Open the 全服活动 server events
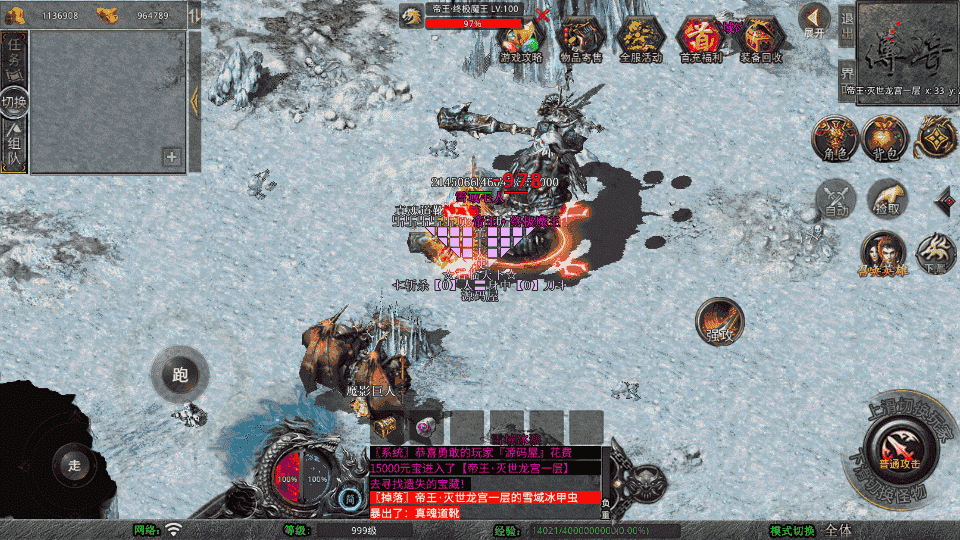960x540 pixels. point(640,40)
